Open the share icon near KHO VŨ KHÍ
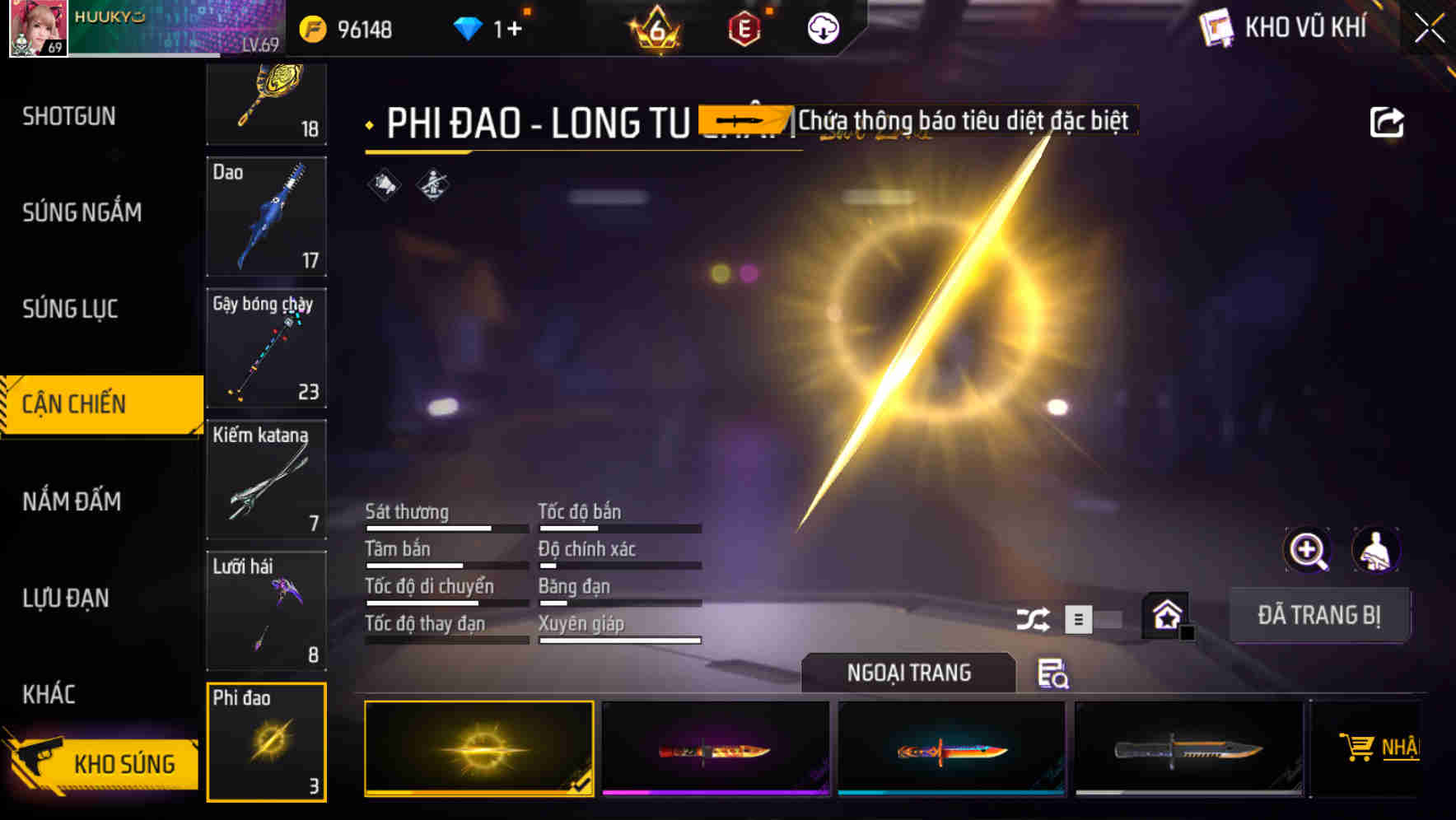The height and width of the screenshot is (820, 1456). point(1388,121)
